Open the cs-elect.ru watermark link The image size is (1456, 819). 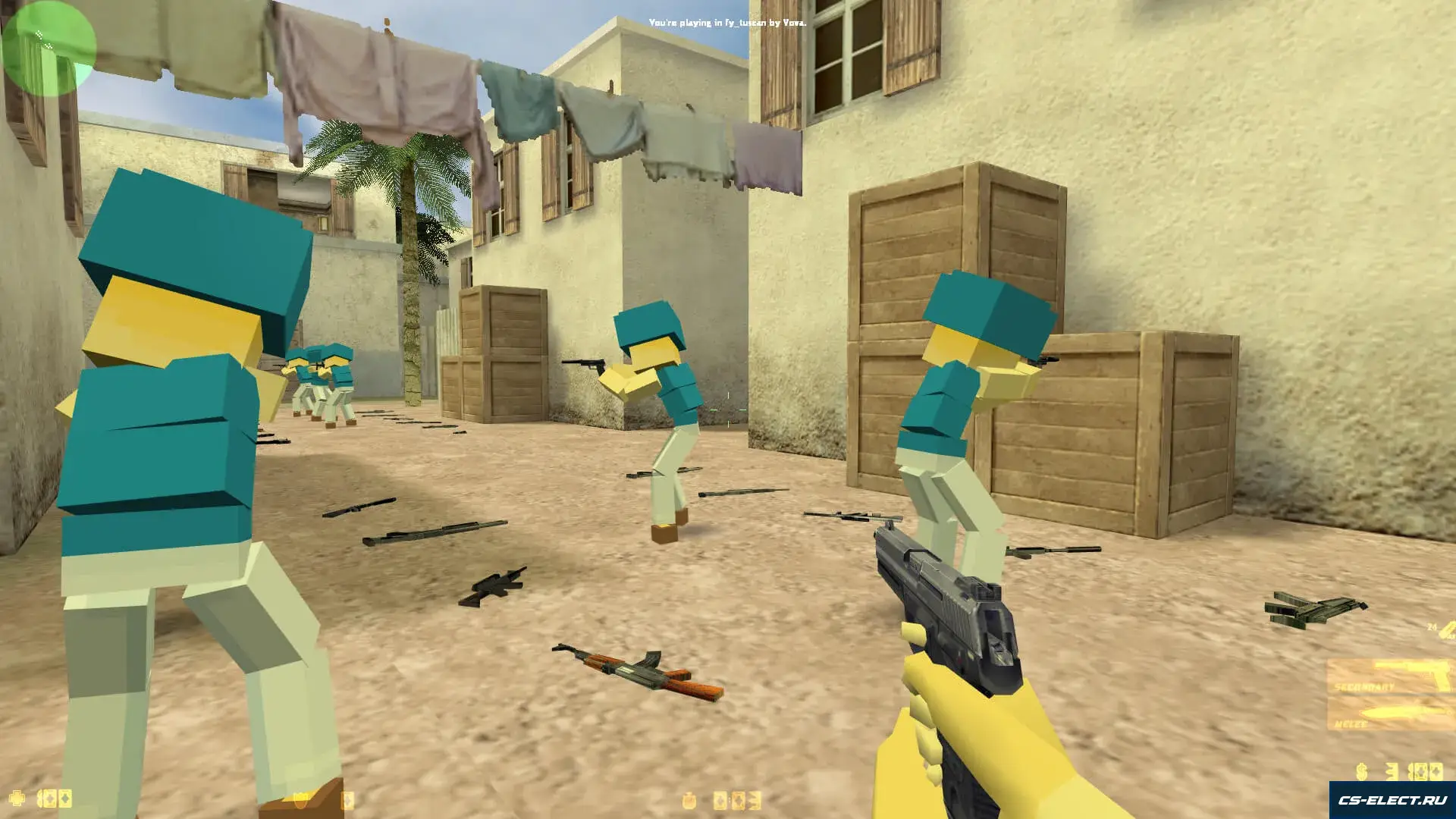(1392, 800)
